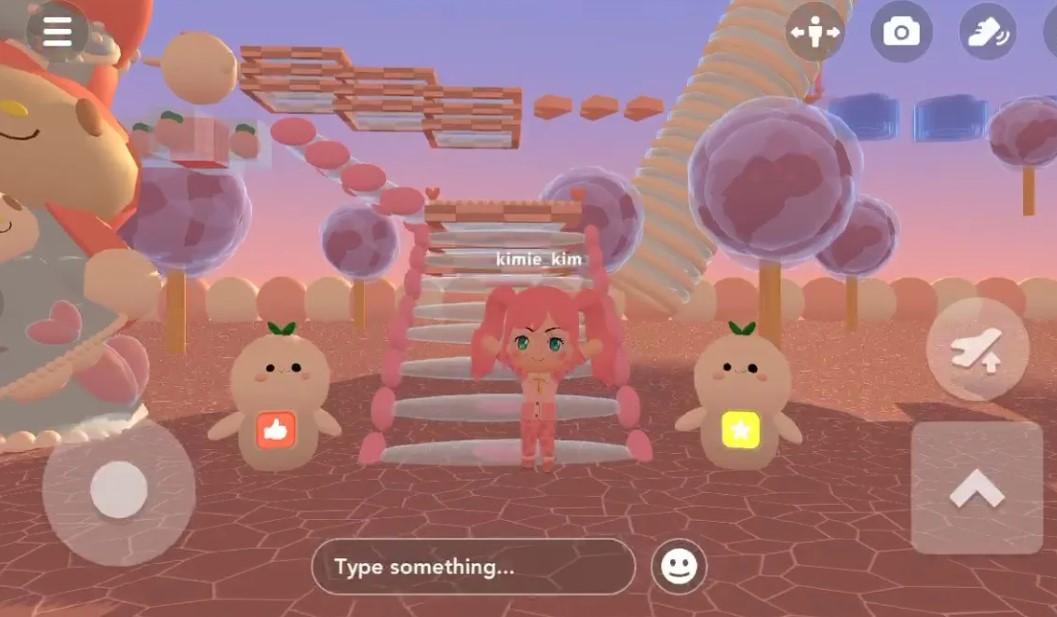Toggle the avatar view mode icon
The image size is (1057, 617).
click(x=814, y=32)
